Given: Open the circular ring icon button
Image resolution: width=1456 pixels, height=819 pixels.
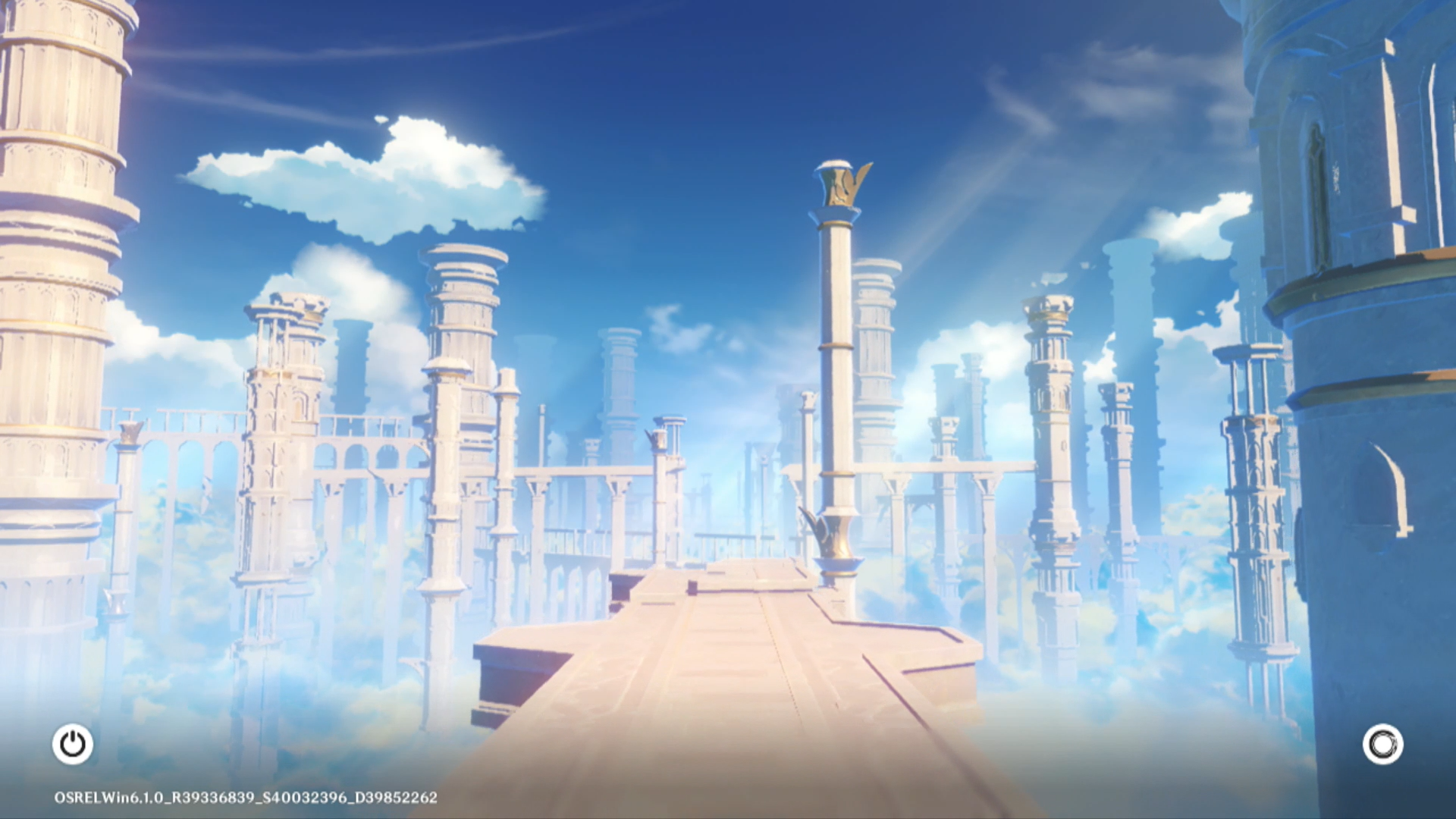Looking at the screenshot, I should click(x=1382, y=744).
